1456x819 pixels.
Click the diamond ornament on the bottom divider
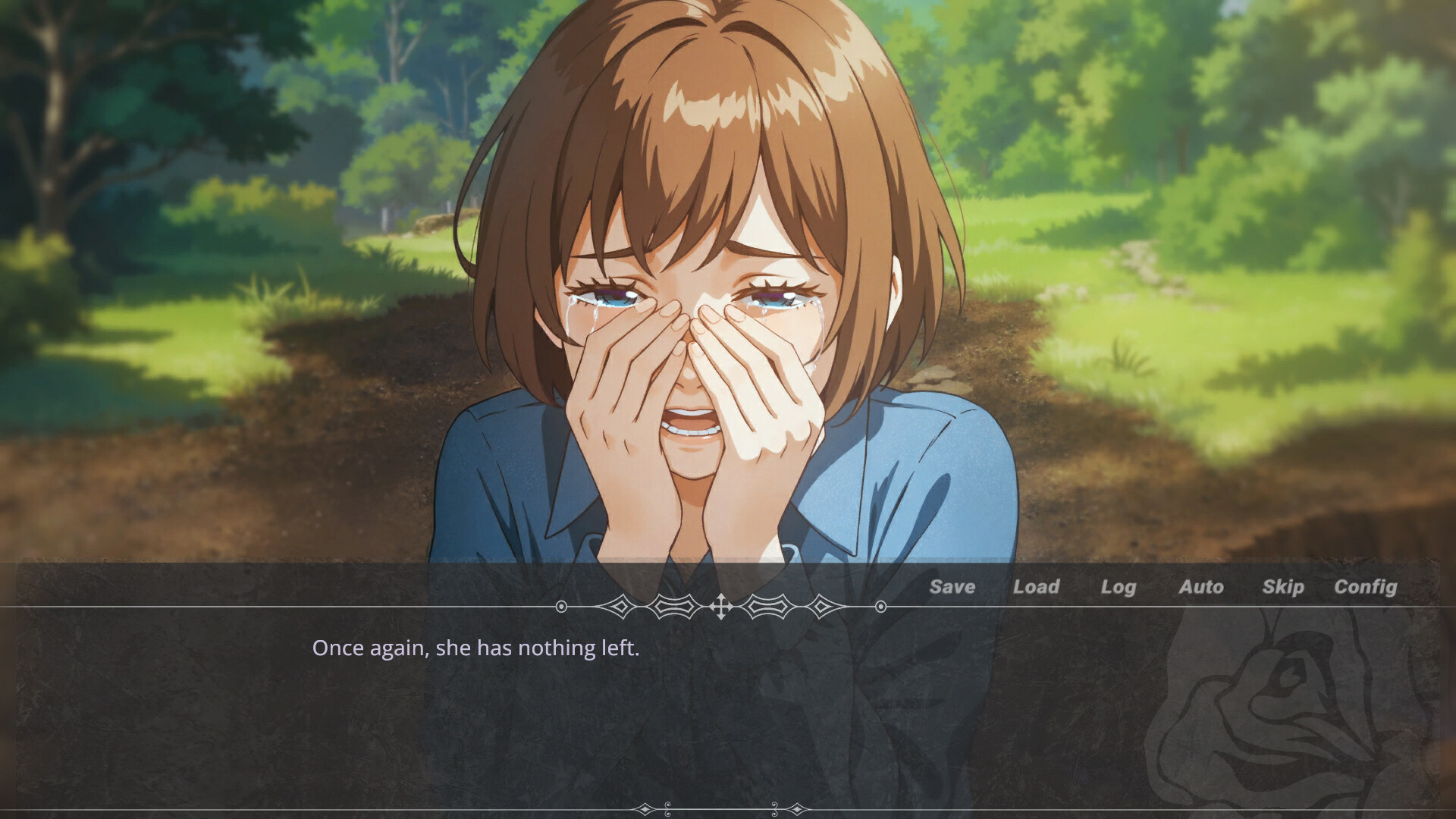(x=645, y=808)
